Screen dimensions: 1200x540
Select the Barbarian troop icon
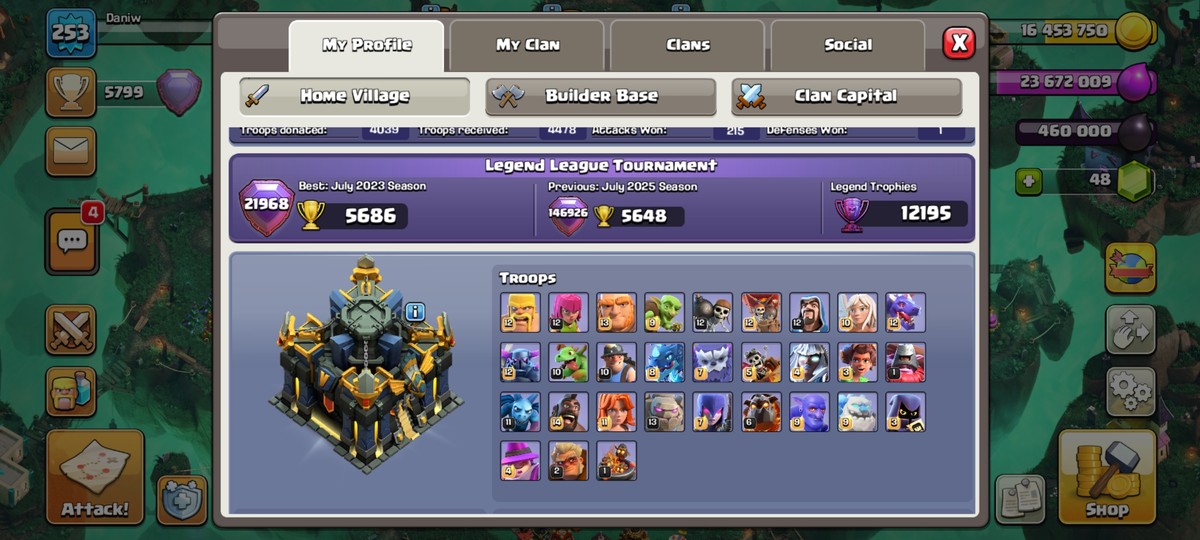point(520,312)
